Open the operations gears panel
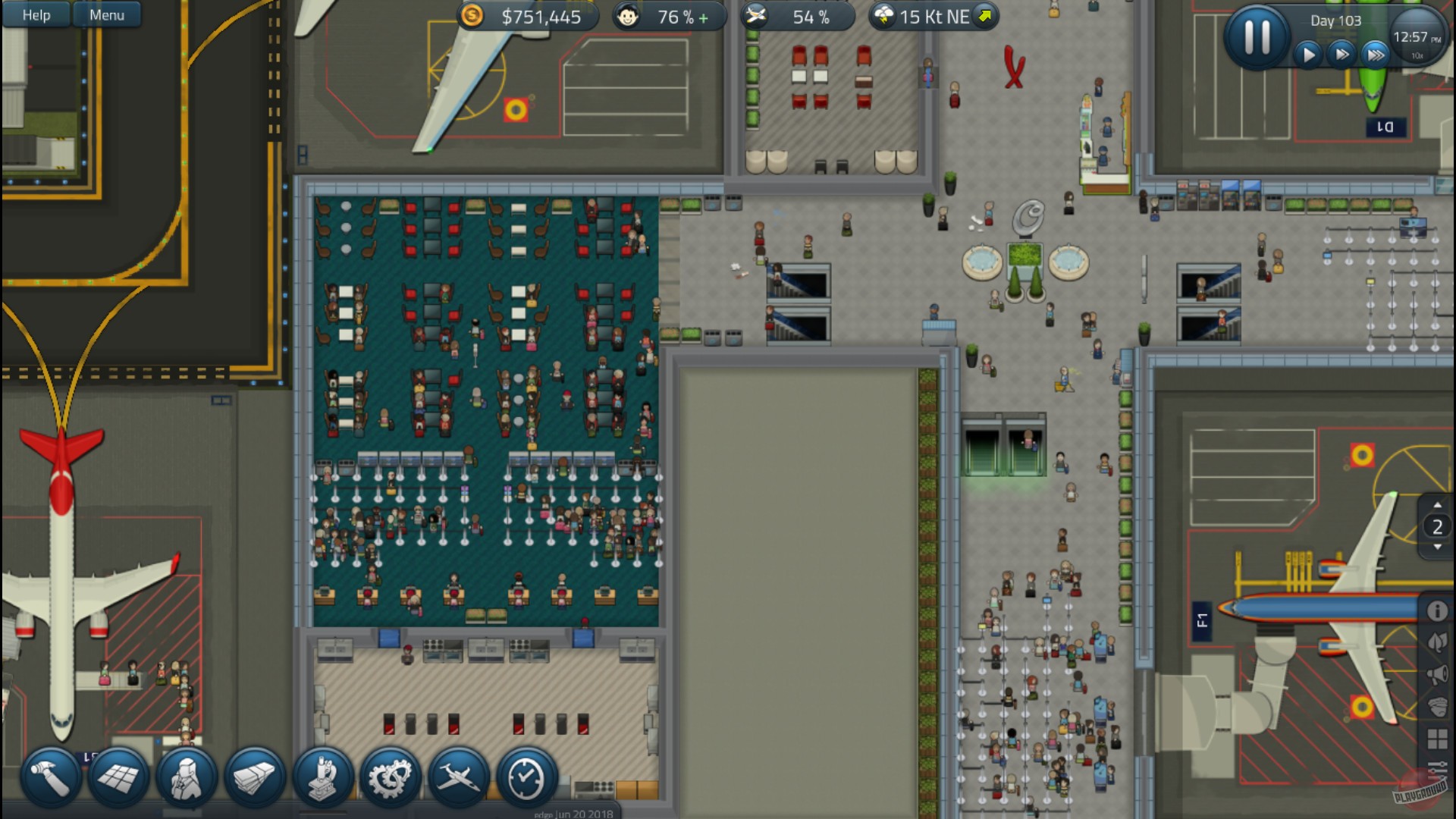Image resolution: width=1456 pixels, height=819 pixels. (390, 777)
